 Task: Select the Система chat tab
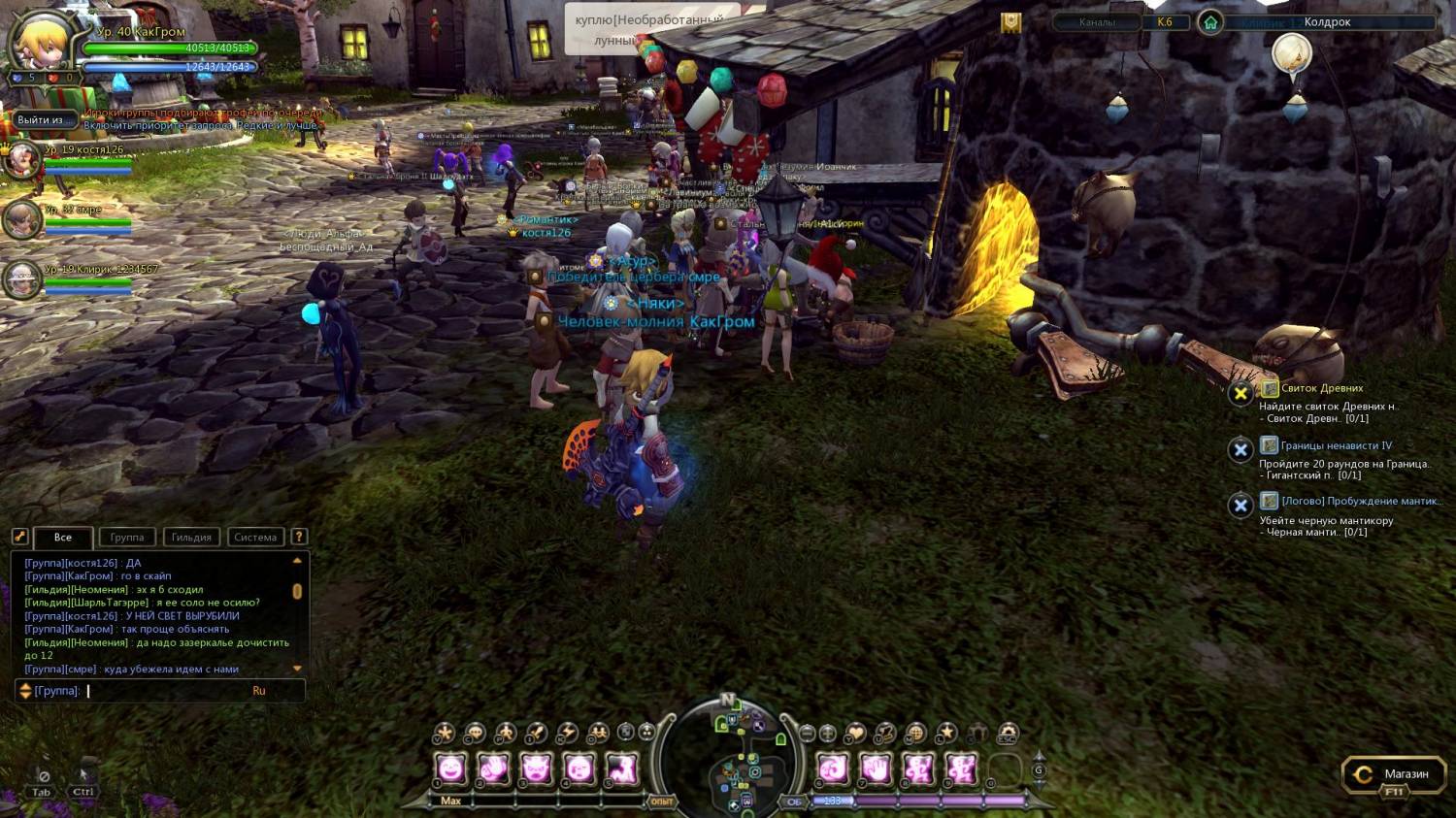pos(255,538)
